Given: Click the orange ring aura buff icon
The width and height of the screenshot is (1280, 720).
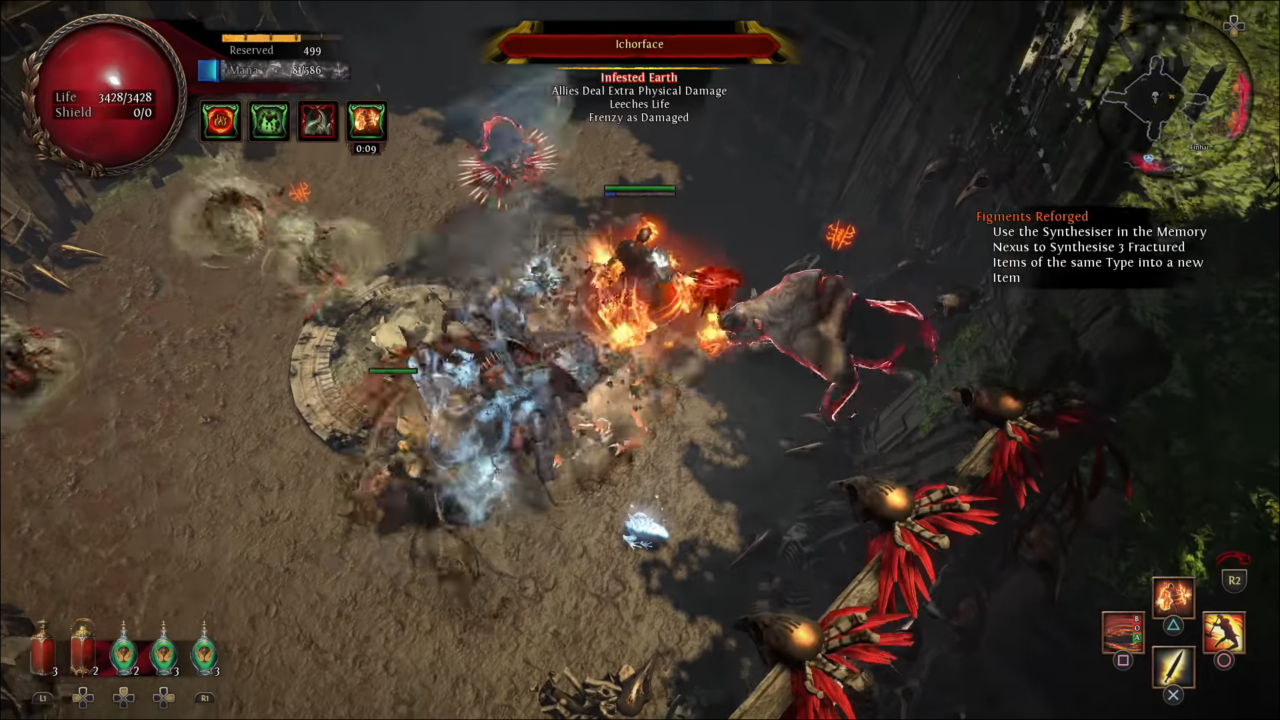Looking at the screenshot, I should tap(220, 120).
